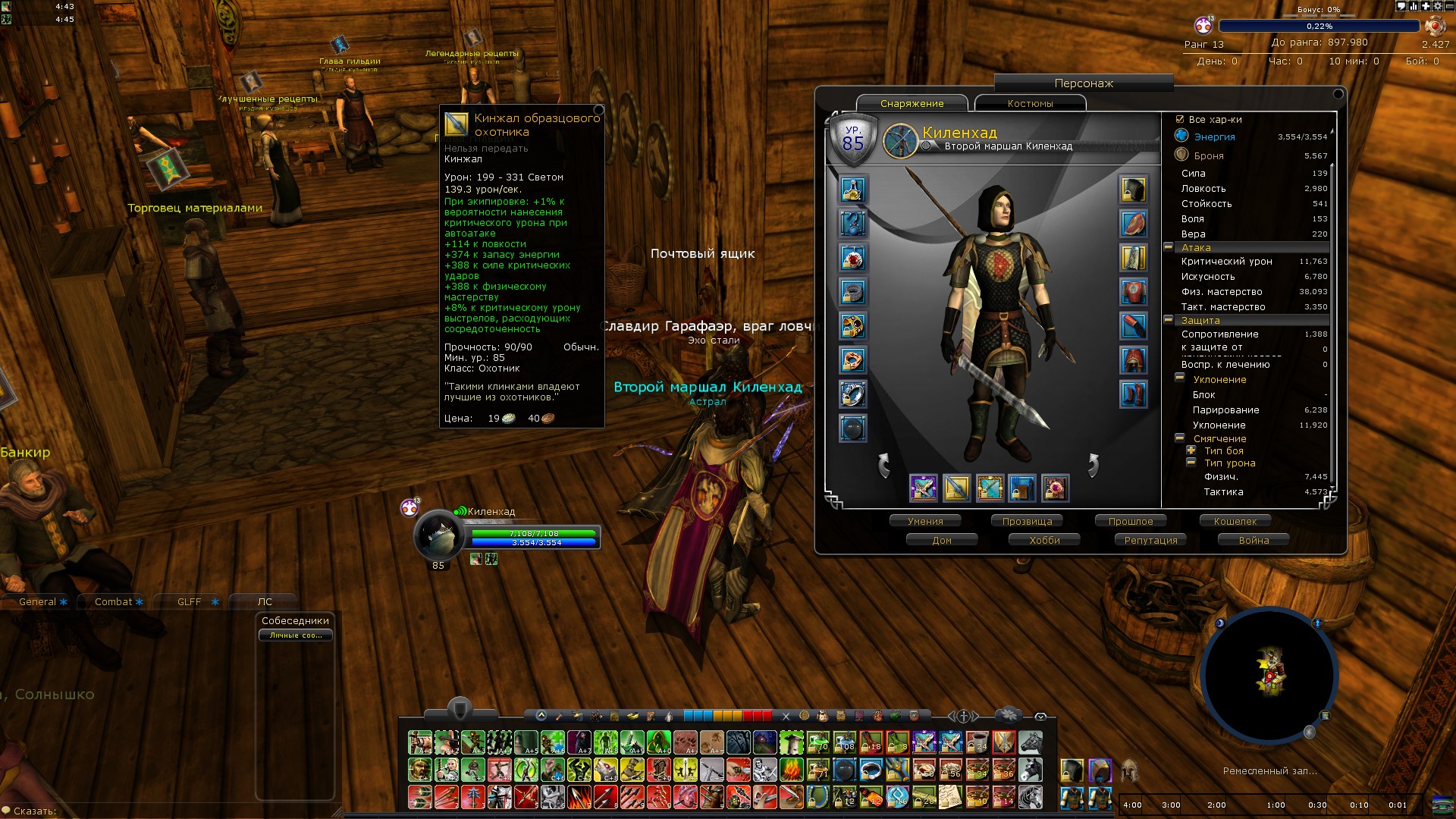Show the Прошлое panel
The width and height of the screenshot is (1456, 819).
tap(1130, 521)
